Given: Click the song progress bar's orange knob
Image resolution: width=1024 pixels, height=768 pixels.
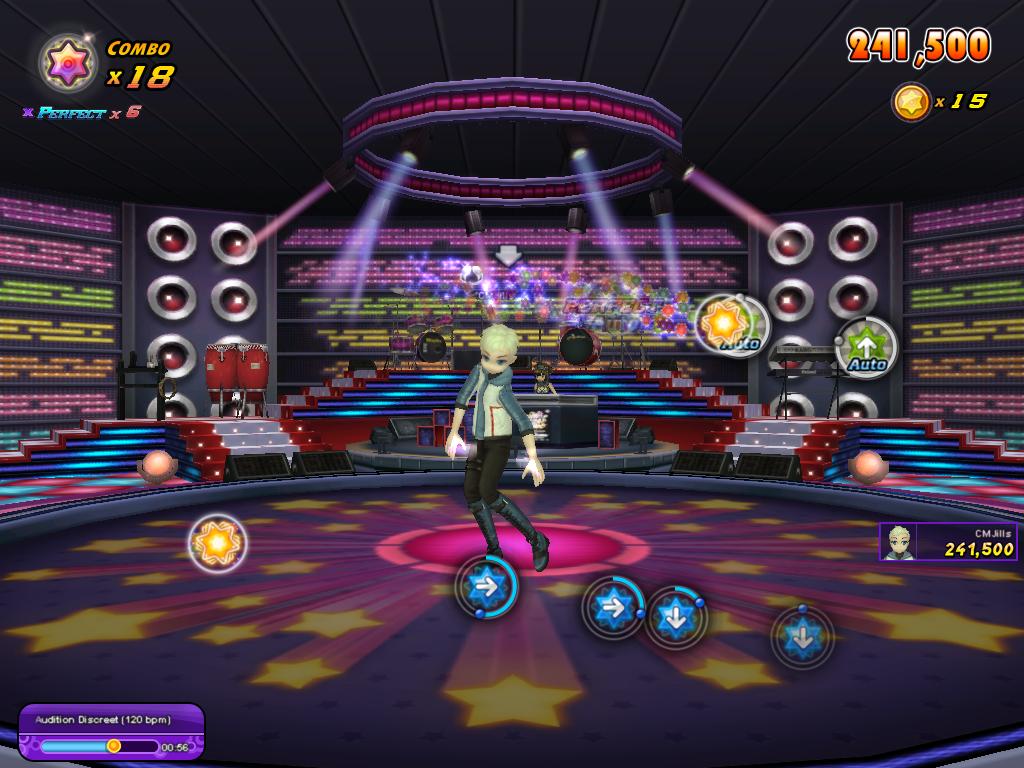Looking at the screenshot, I should coord(114,745).
